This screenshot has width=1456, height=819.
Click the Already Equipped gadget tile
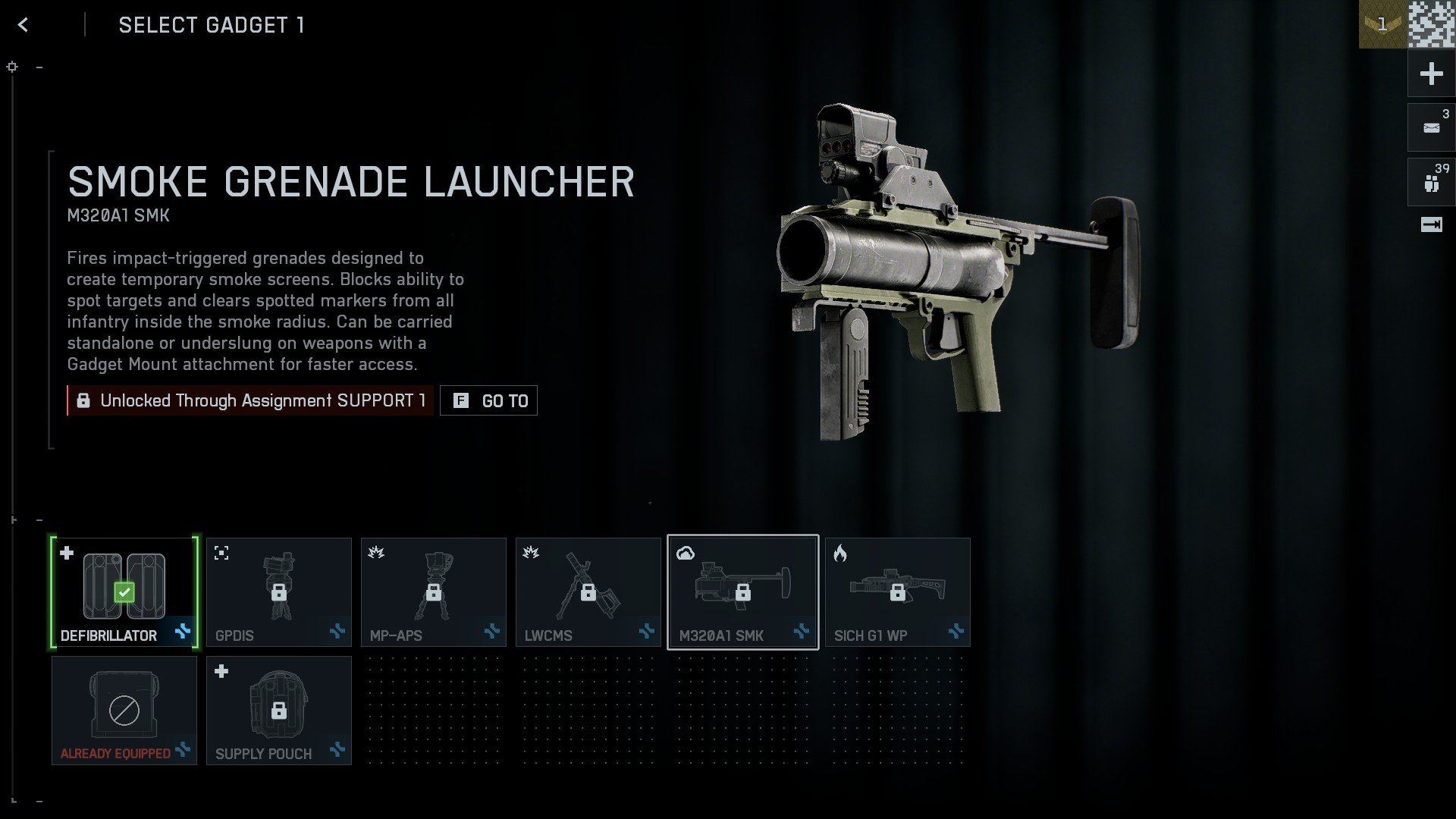tap(124, 710)
